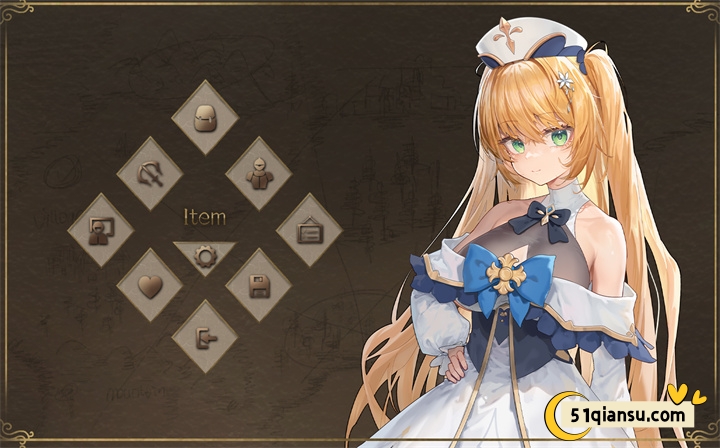Open the character status figure tile
The height and width of the screenshot is (448, 720).
(x=258, y=173)
